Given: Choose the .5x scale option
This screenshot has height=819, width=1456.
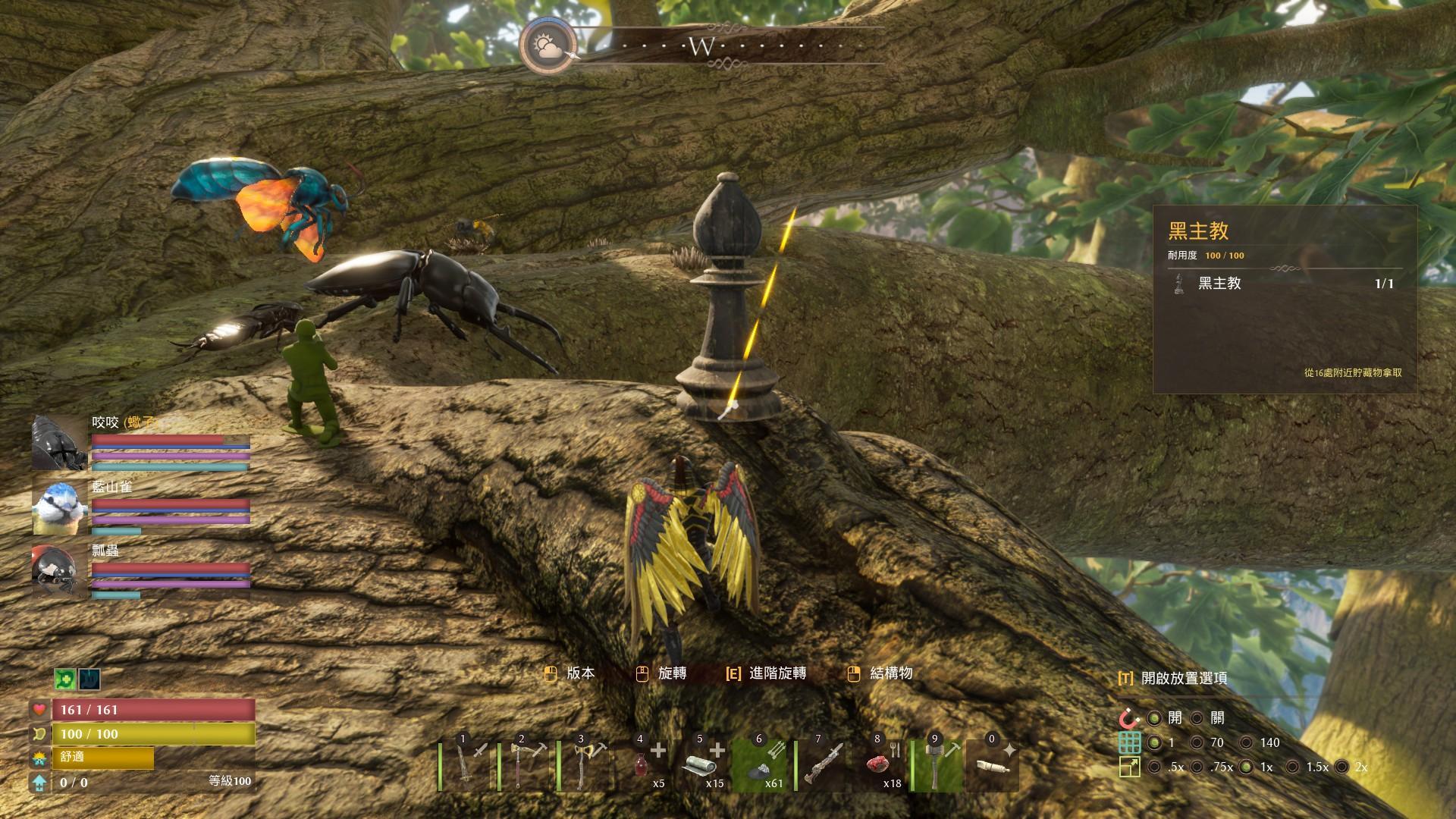Looking at the screenshot, I should click(x=1154, y=767).
